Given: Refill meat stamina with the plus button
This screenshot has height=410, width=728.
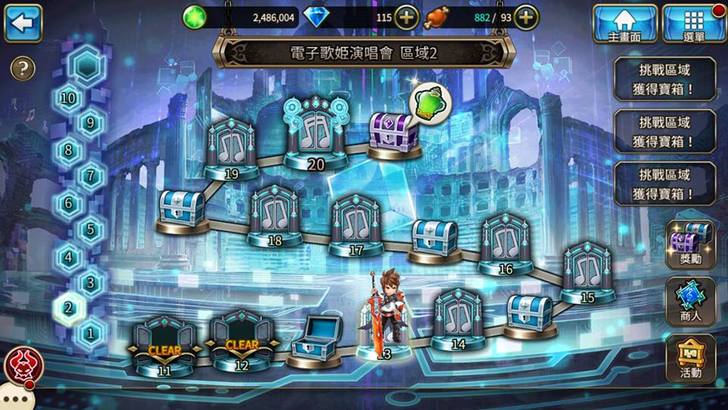Looking at the screenshot, I should (x=526, y=17).
